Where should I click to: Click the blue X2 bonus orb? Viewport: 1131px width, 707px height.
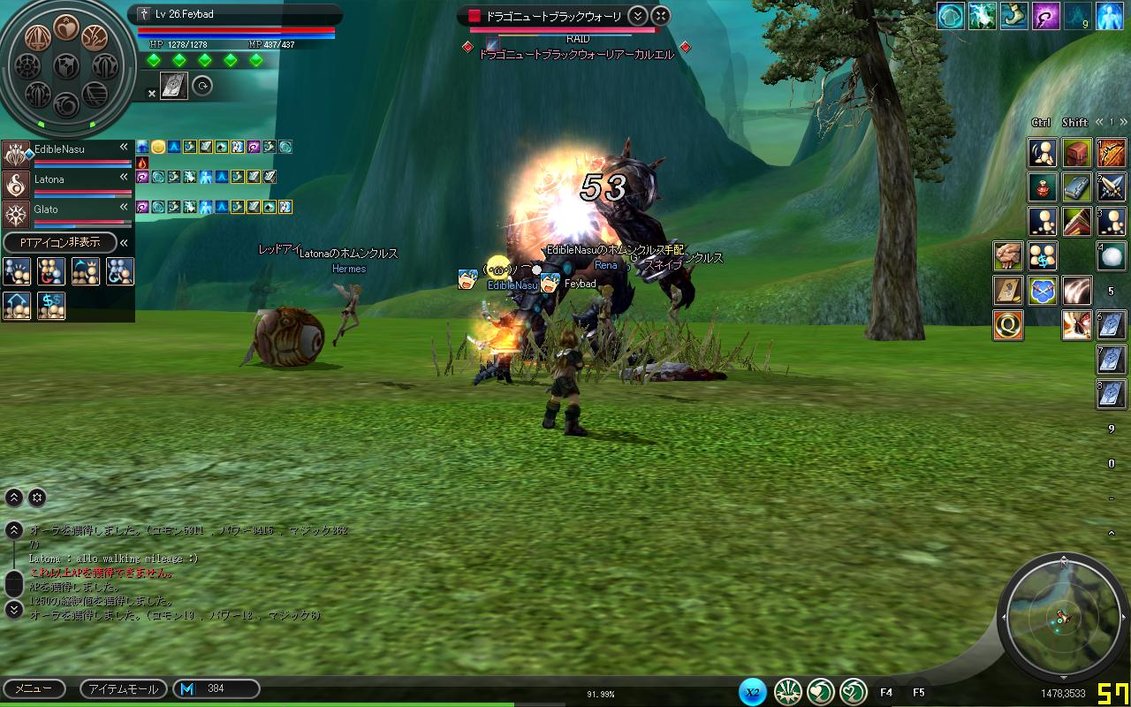(x=753, y=691)
